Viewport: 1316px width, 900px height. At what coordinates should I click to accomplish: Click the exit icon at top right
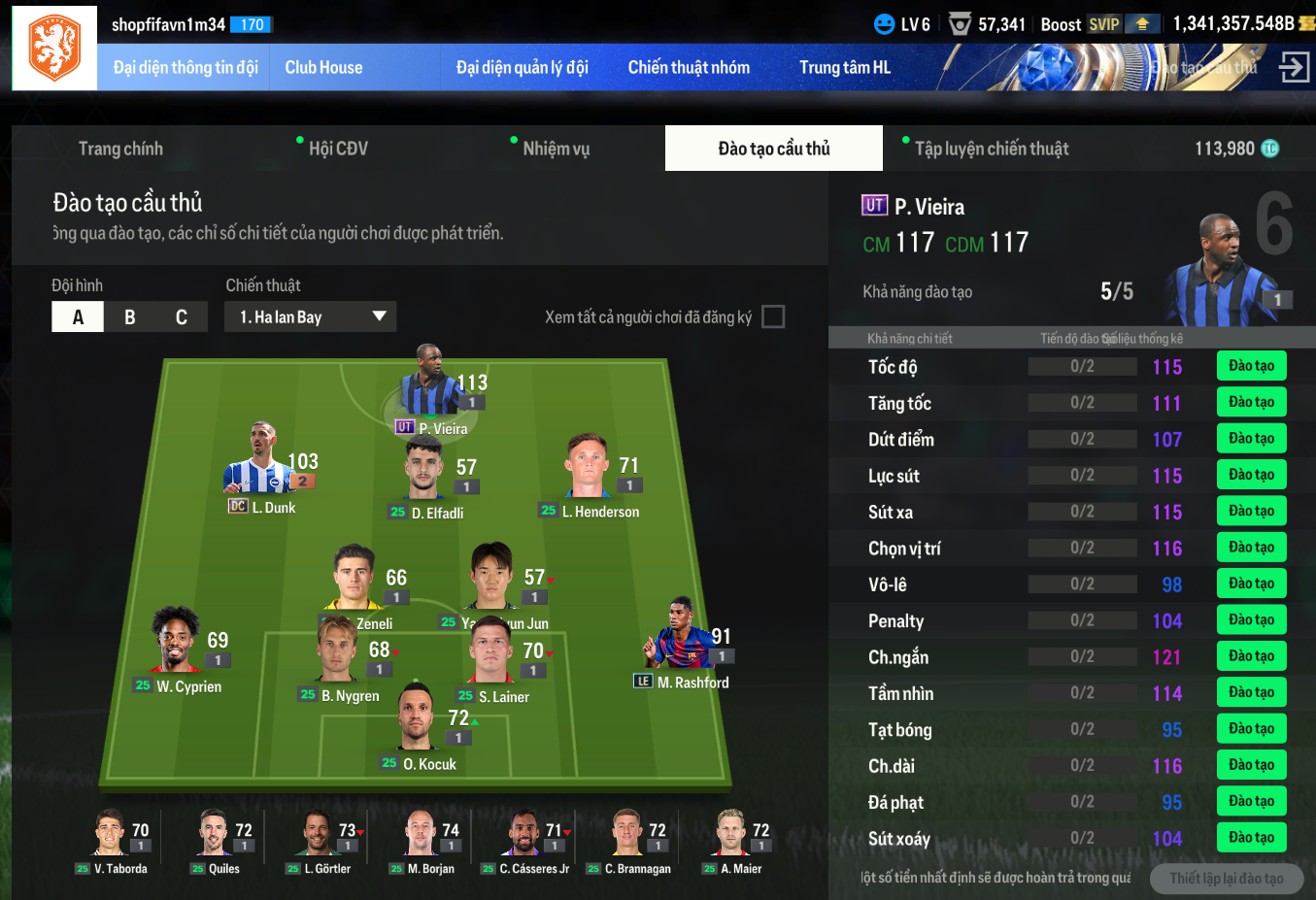(x=1294, y=67)
